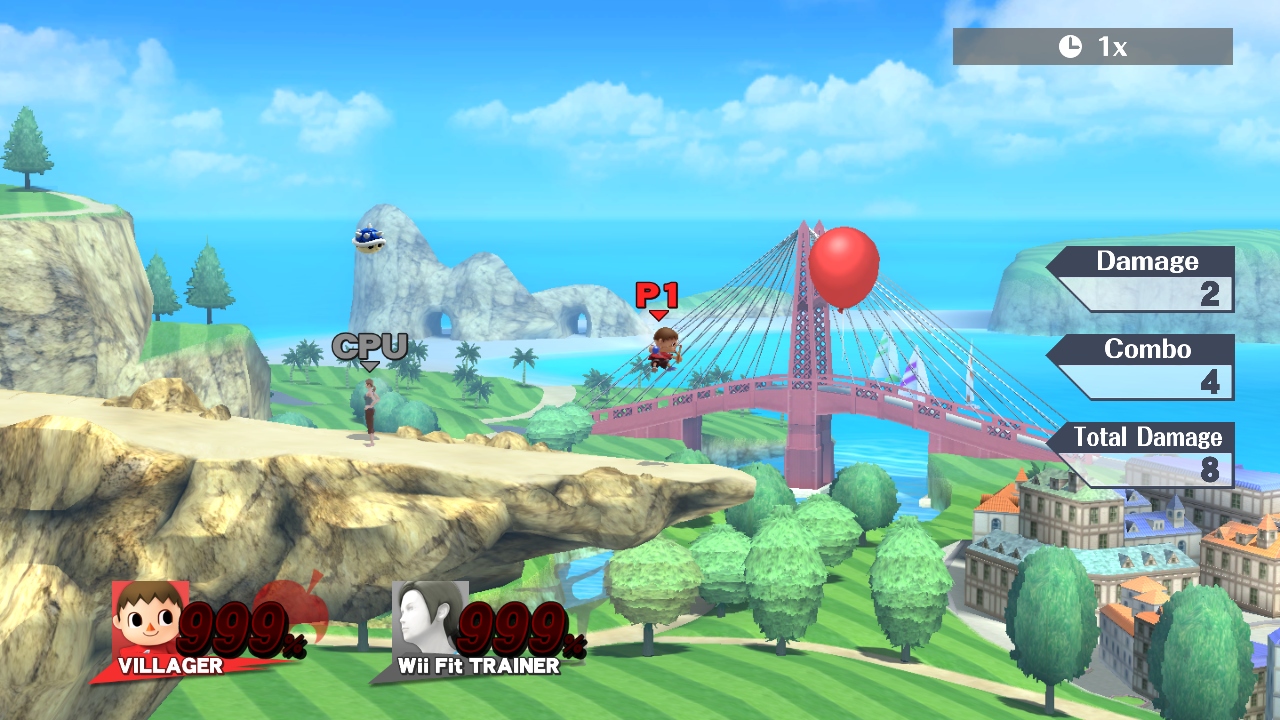Screen dimensions: 1280x720
Task: Select the Wii Fit Trainer portrait
Action: coord(428,618)
